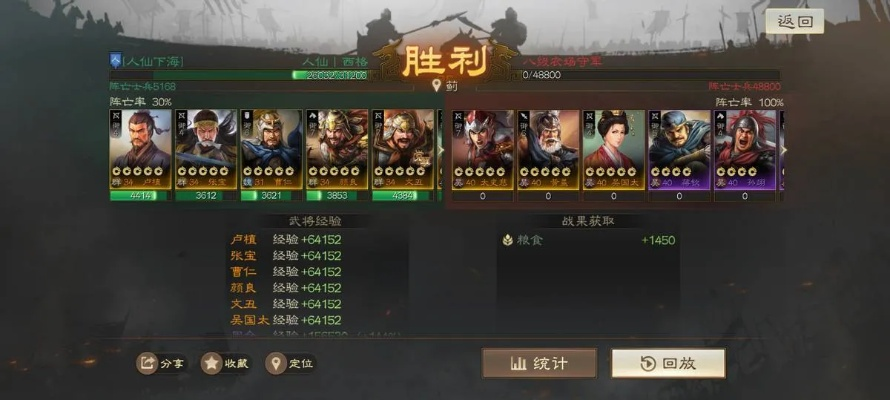Click the location pin beside 蓟
Screen dimensions: 890x400
pyautogui.click(x=436, y=86)
